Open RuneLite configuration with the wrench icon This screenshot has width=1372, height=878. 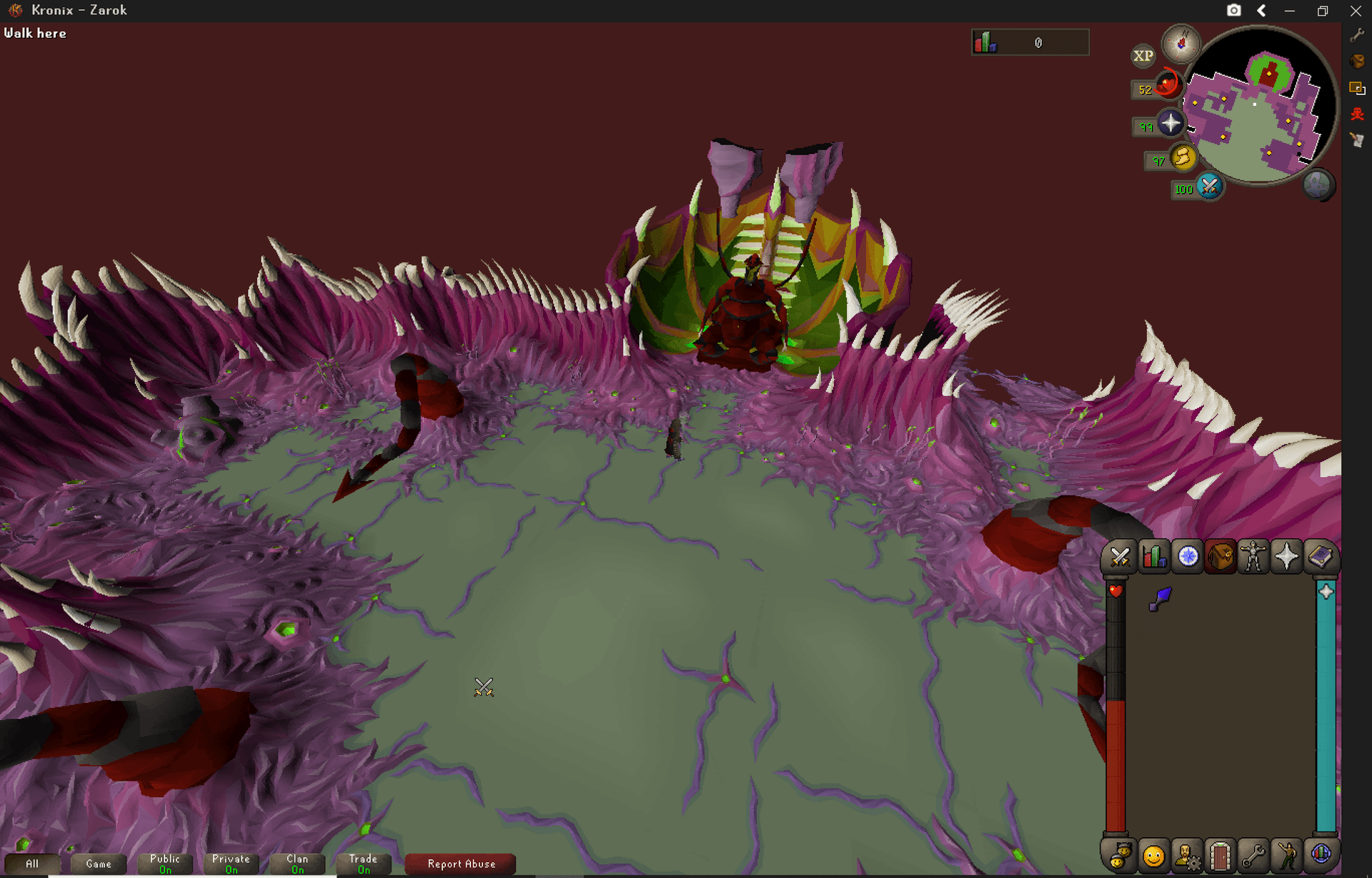tap(1358, 33)
